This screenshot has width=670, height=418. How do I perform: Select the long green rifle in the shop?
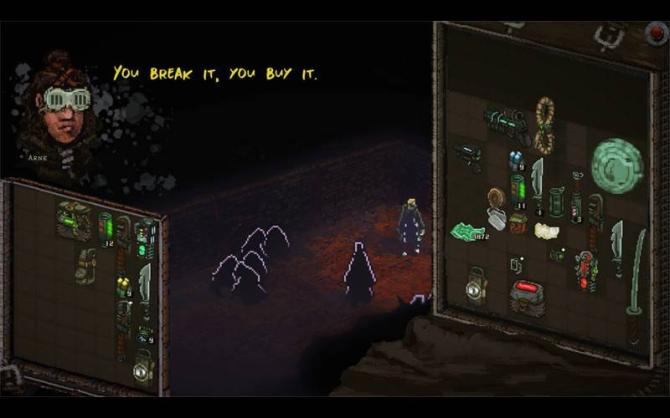click(x=507, y=123)
